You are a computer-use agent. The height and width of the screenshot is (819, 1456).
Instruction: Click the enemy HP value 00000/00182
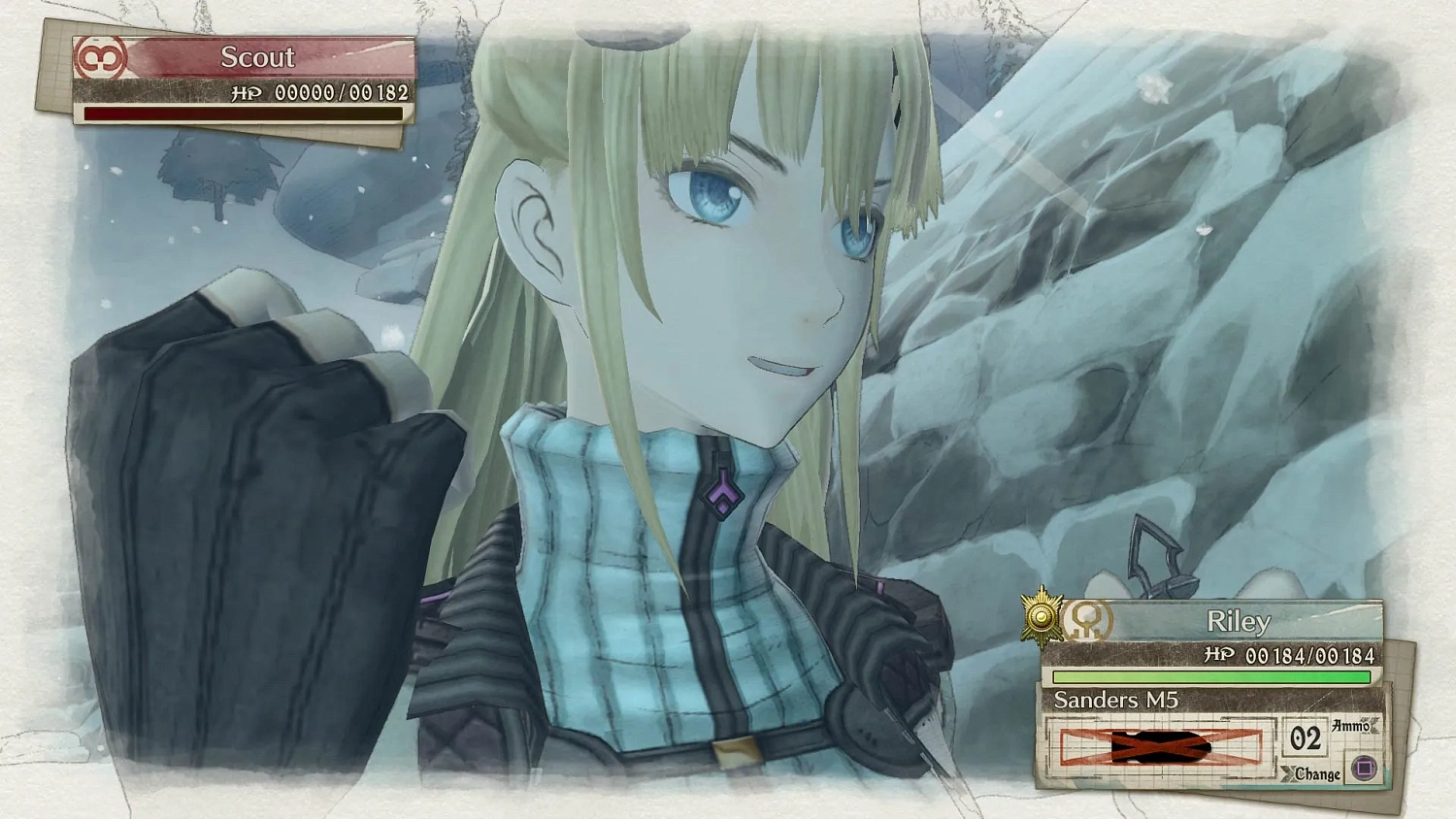[x=341, y=93]
